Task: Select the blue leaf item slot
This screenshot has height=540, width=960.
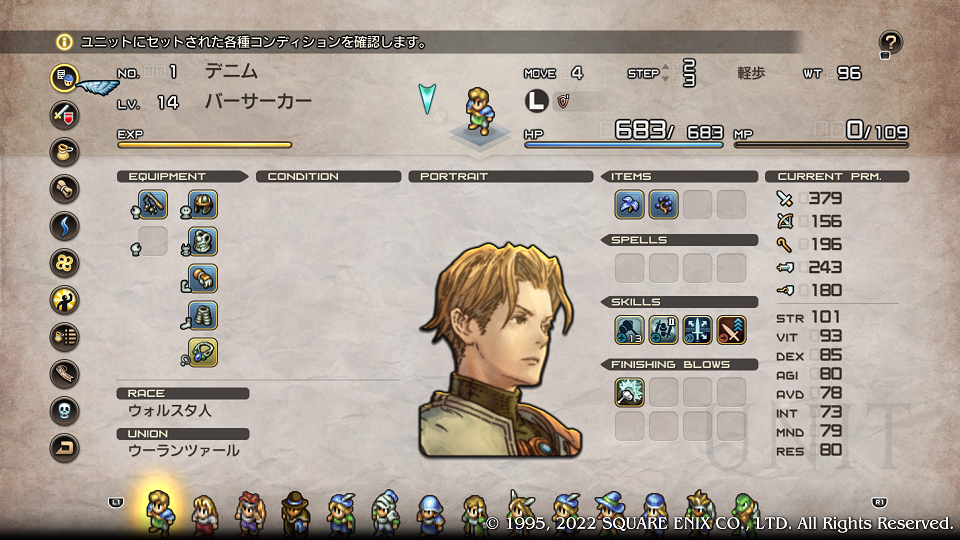Action: (x=630, y=205)
